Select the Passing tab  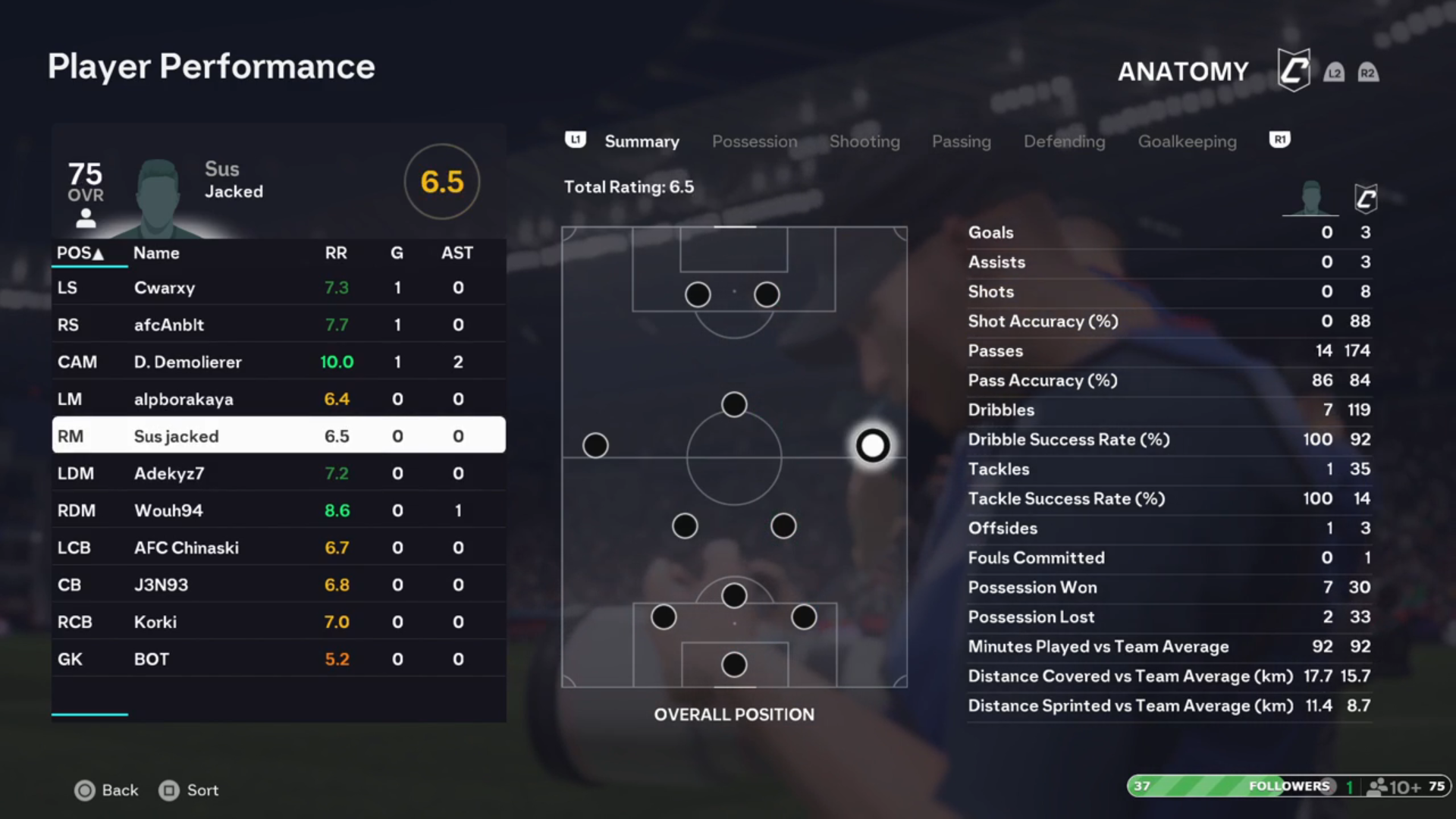pyautogui.click(x=961, y=142)
